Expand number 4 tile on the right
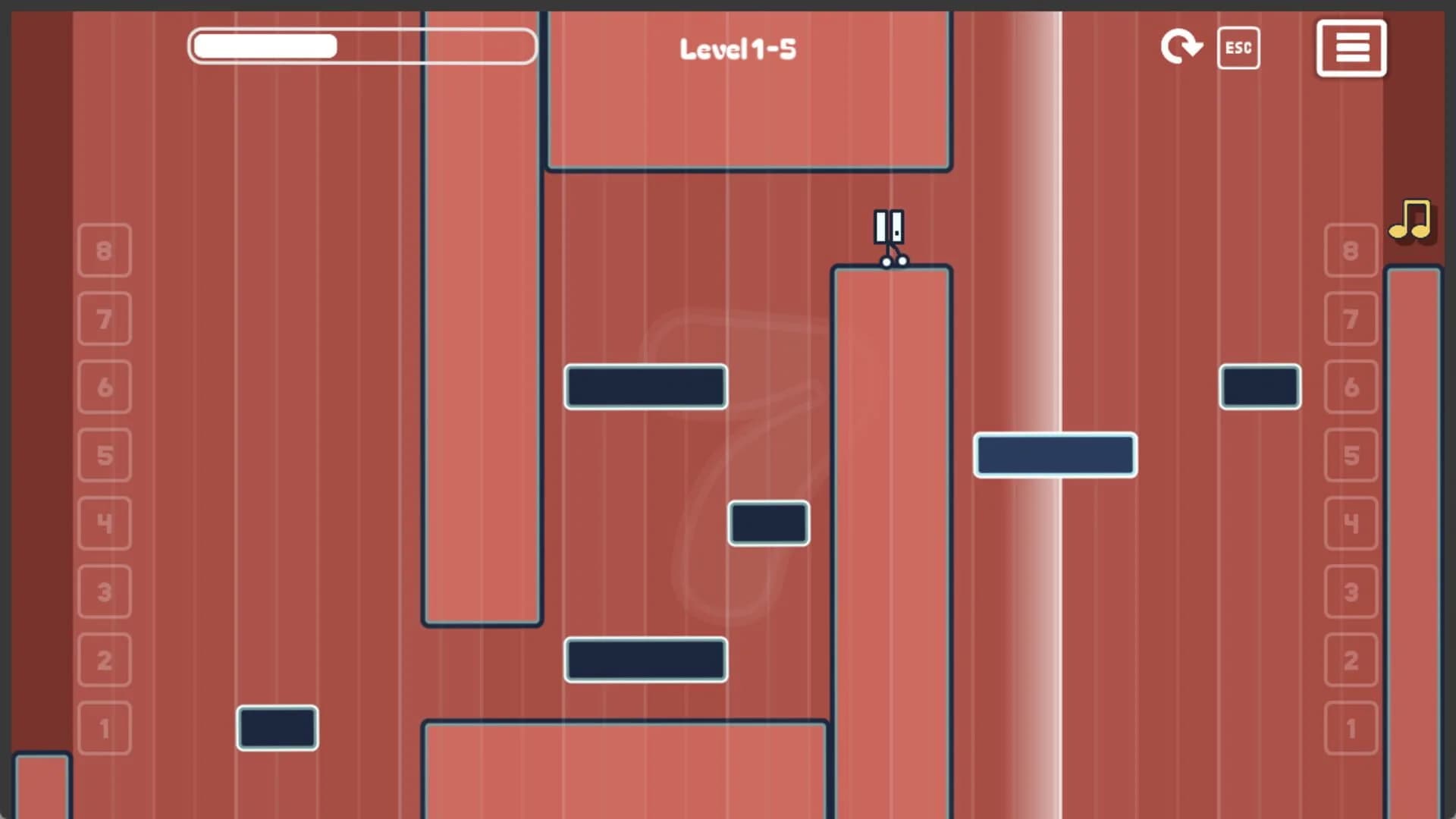This screenshot has width=1456, height=819. 1351,523
